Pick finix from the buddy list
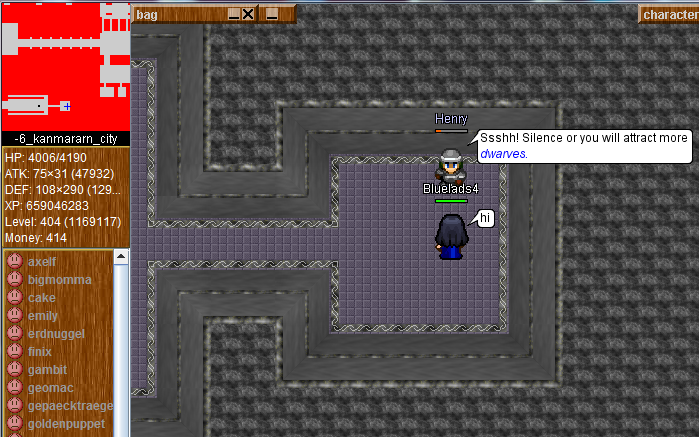The image size is (699, 437). point(40,352)
